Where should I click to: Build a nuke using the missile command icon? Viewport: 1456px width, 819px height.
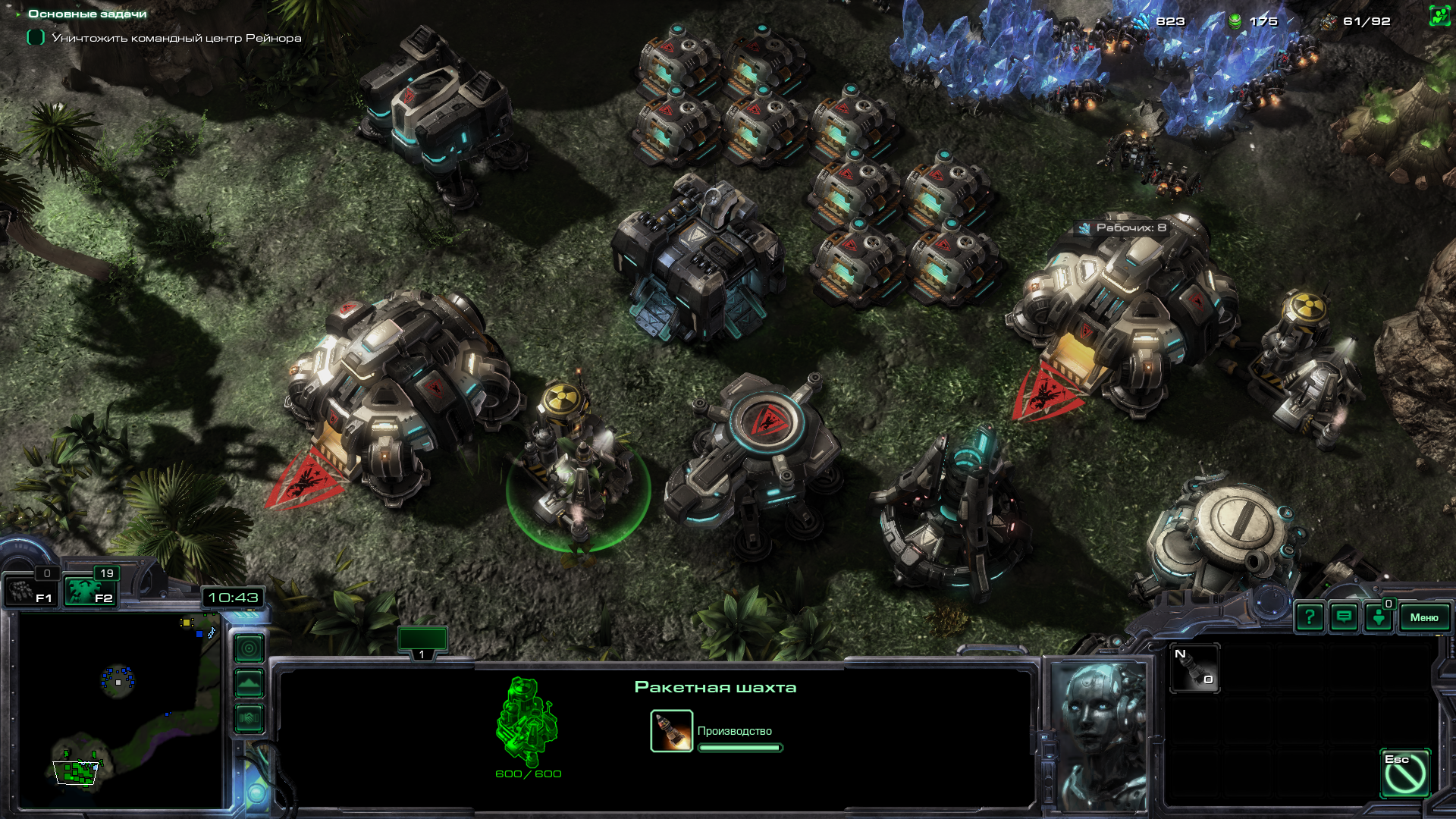pos(1194,668)
